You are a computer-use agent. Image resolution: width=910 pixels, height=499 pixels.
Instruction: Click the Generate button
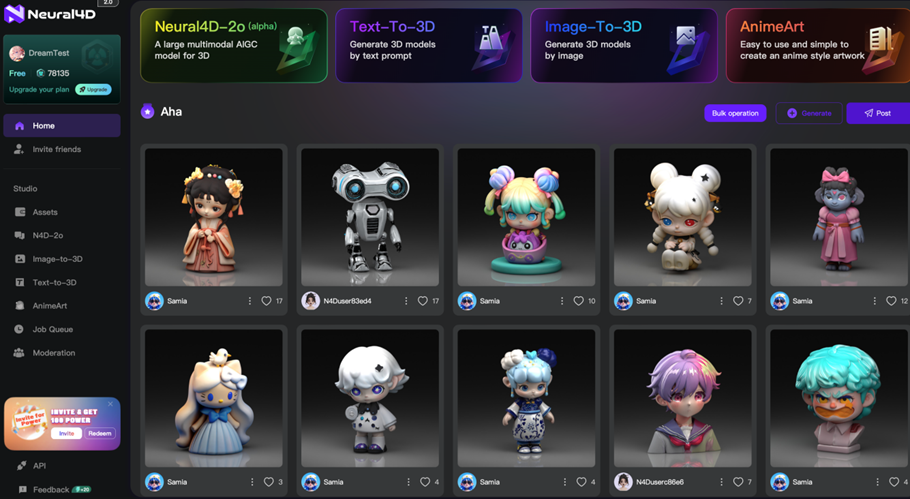pyautogui.click(x=809, y=113)
